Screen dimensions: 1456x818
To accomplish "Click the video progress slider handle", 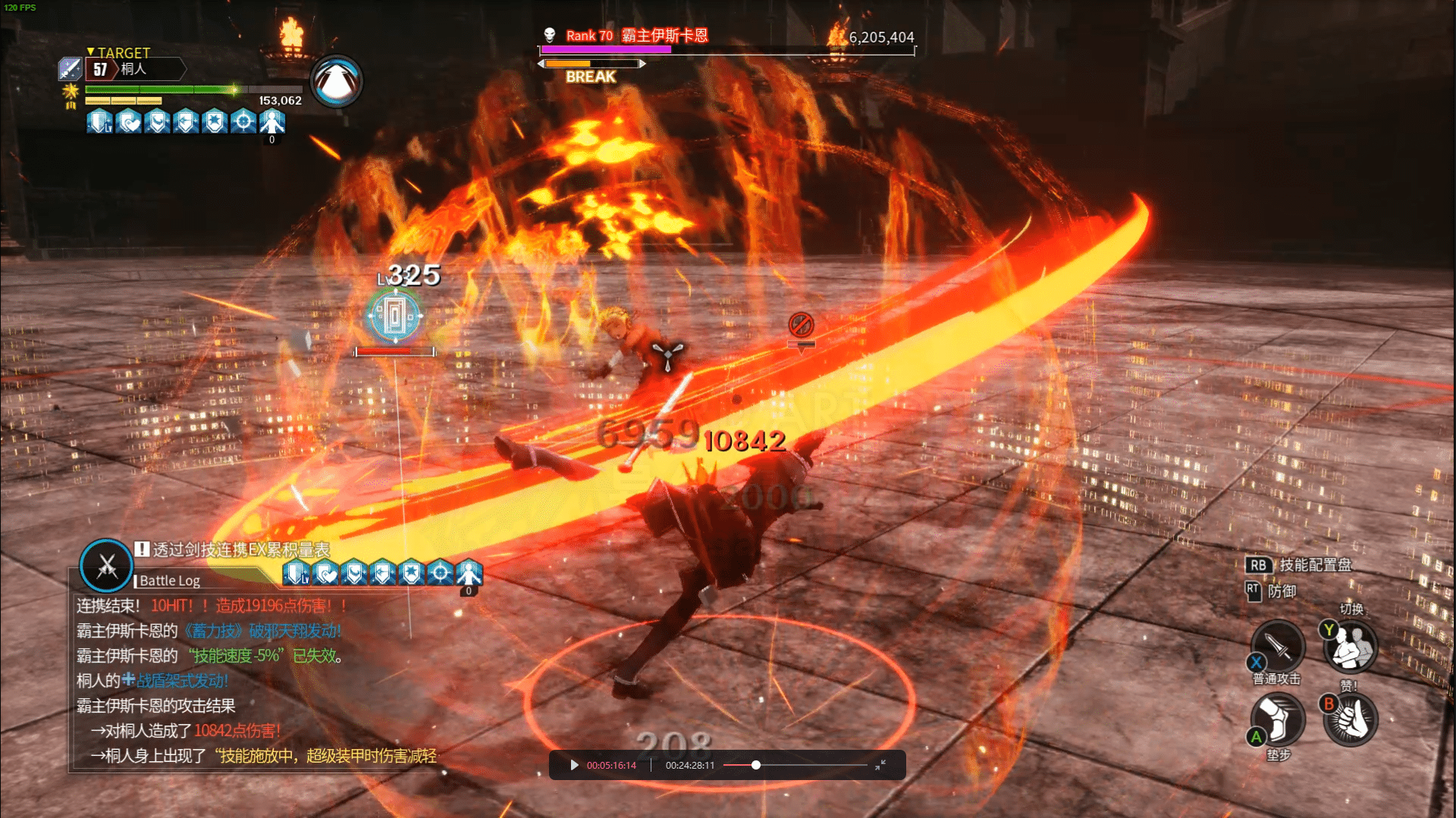I will click(756, 765).
